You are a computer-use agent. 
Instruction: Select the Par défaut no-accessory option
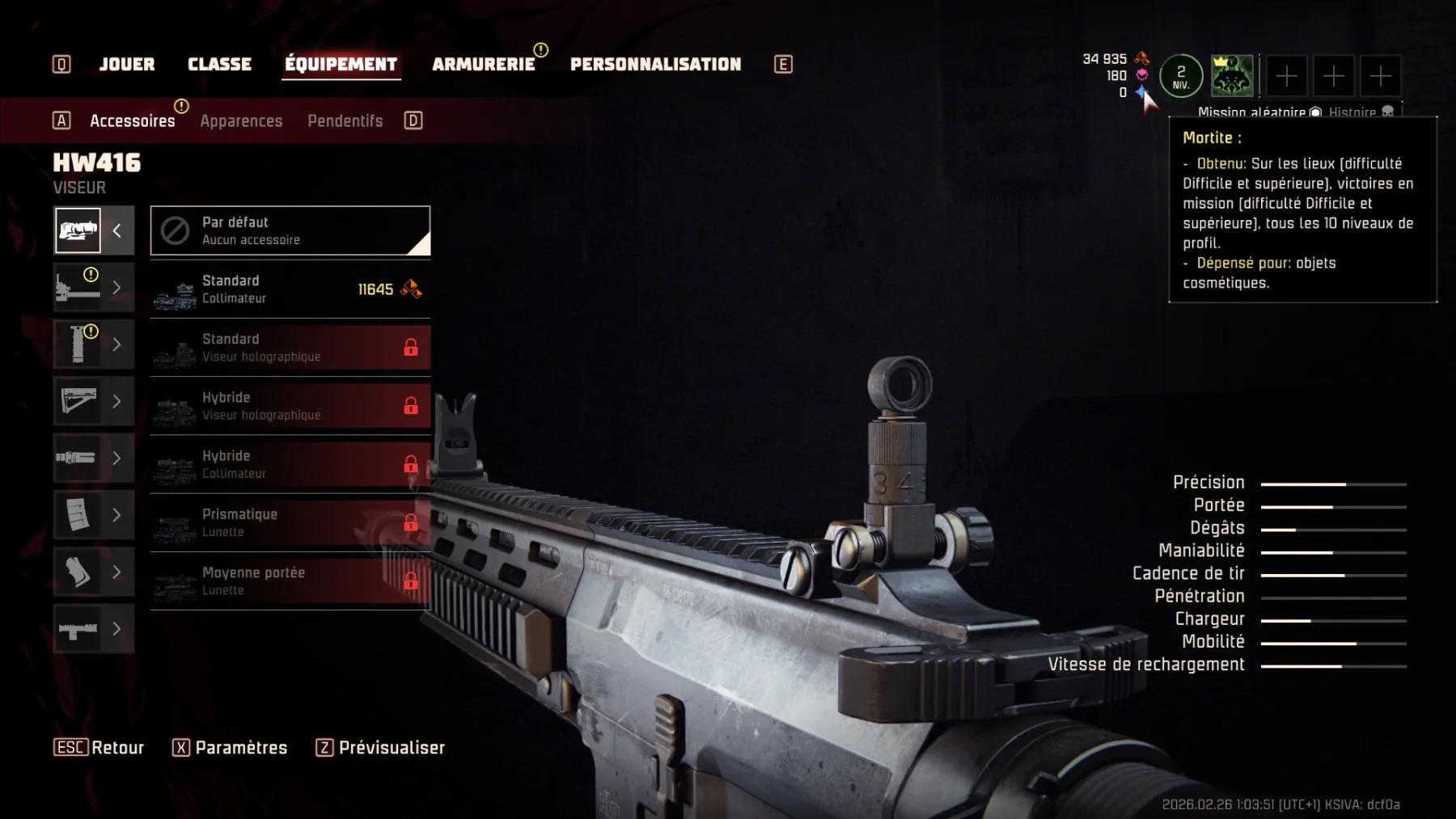[290, 231]
